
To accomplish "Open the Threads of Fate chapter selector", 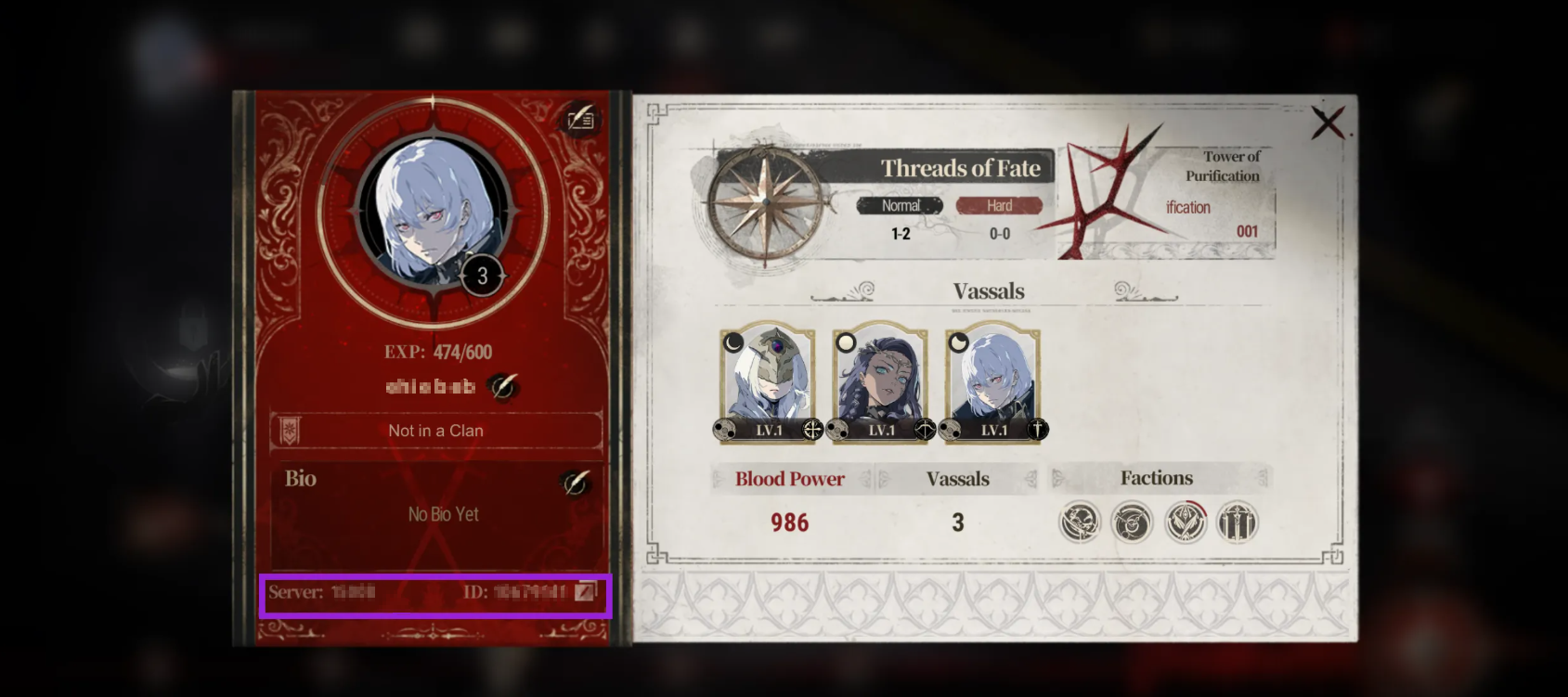I will pyautogui.click(x=961, y=169).
